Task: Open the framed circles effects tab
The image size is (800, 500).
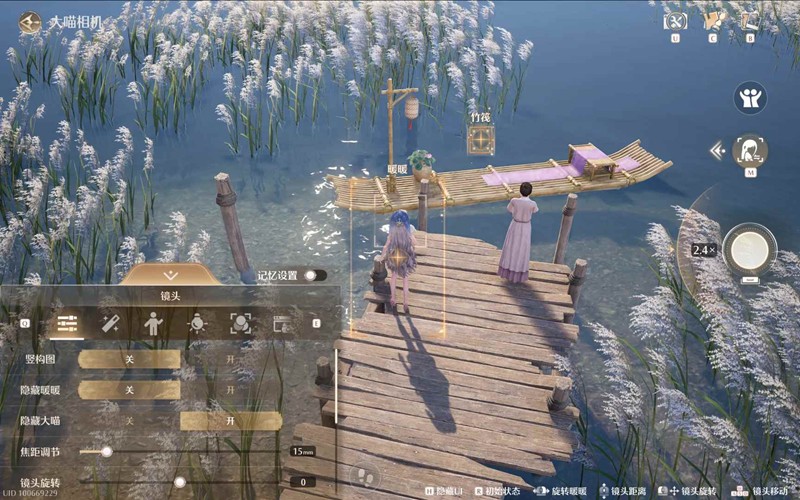Action: click(240, 323)
